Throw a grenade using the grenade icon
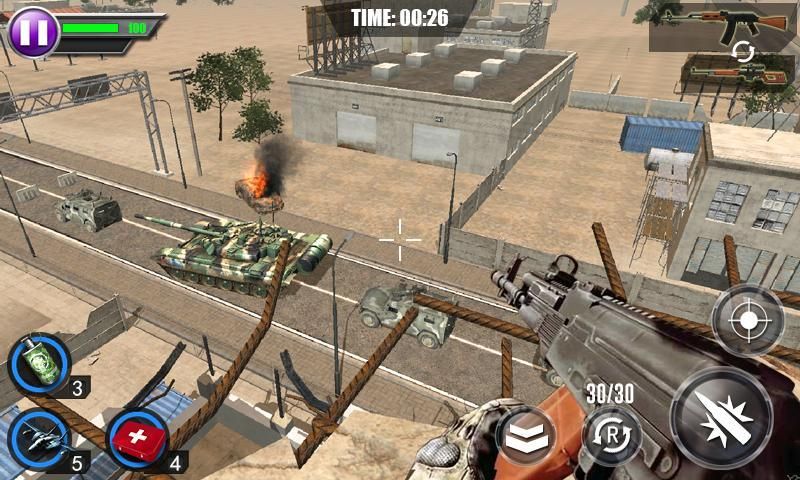Viewport: 800px width, 480px height. (x=39, y=364)
